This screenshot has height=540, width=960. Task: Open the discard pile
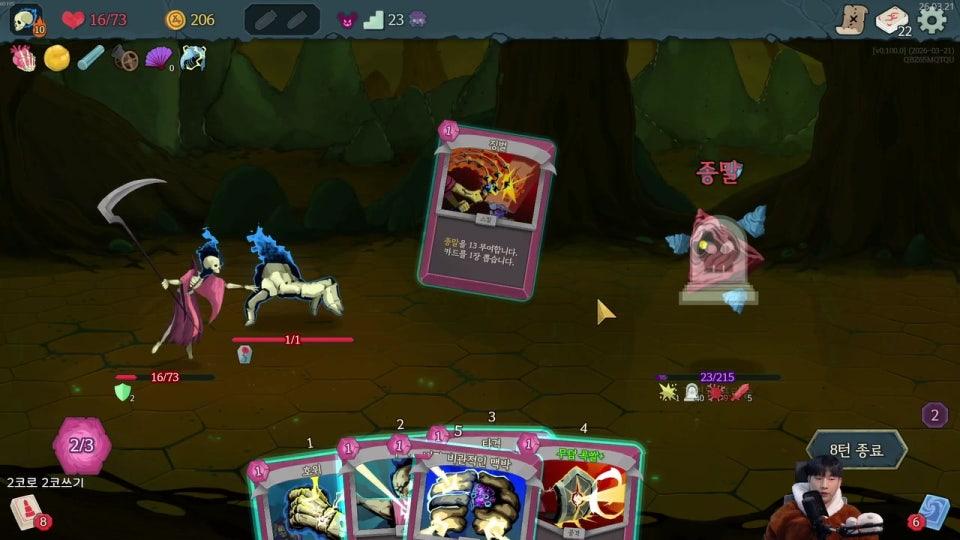coord(934,510)
